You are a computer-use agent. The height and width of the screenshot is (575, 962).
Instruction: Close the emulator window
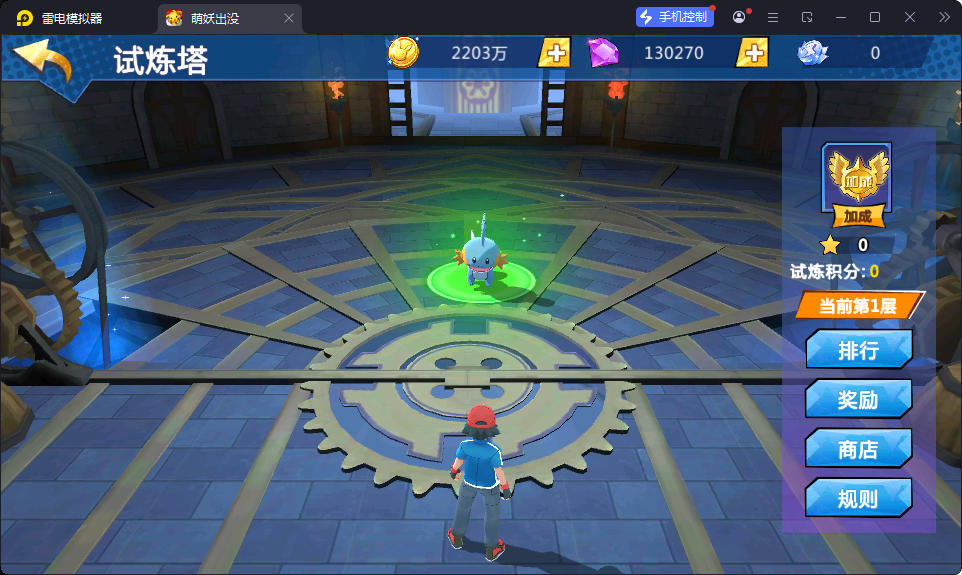910,17
